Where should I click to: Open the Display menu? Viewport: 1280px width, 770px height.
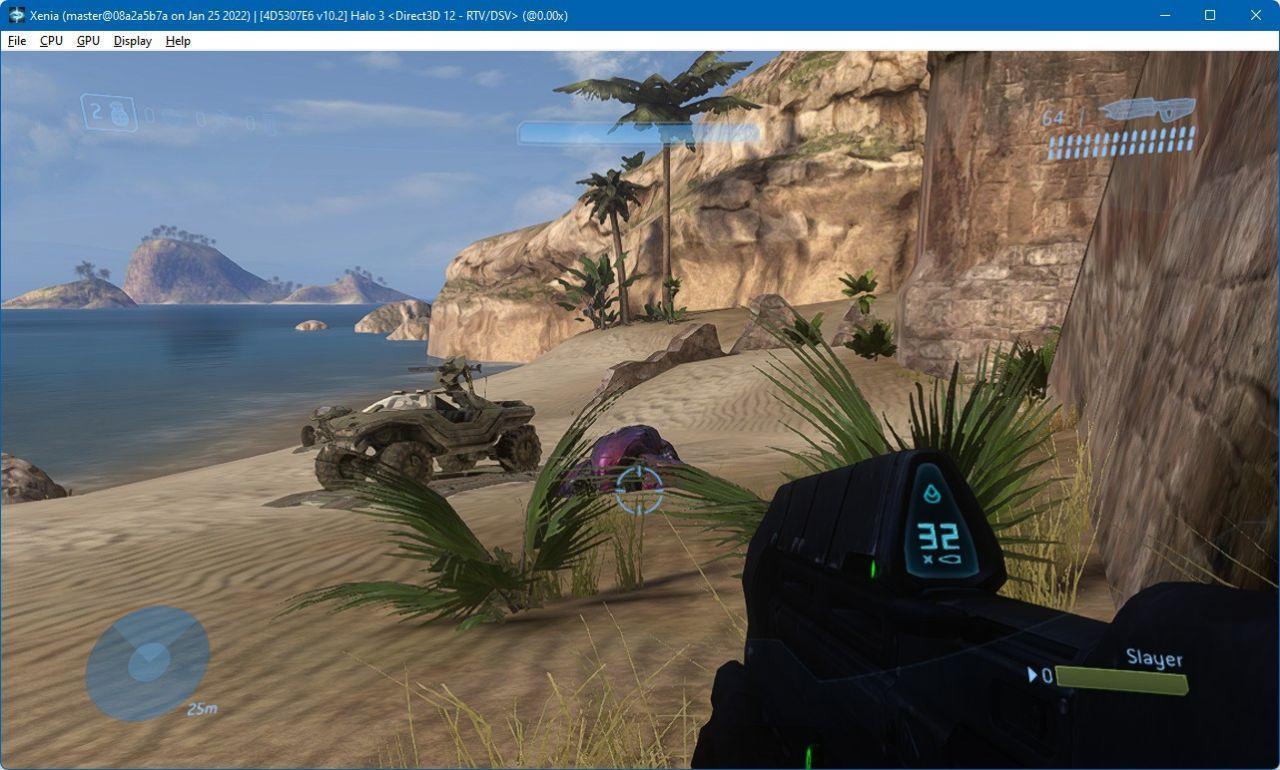click(x=132, y=41)
